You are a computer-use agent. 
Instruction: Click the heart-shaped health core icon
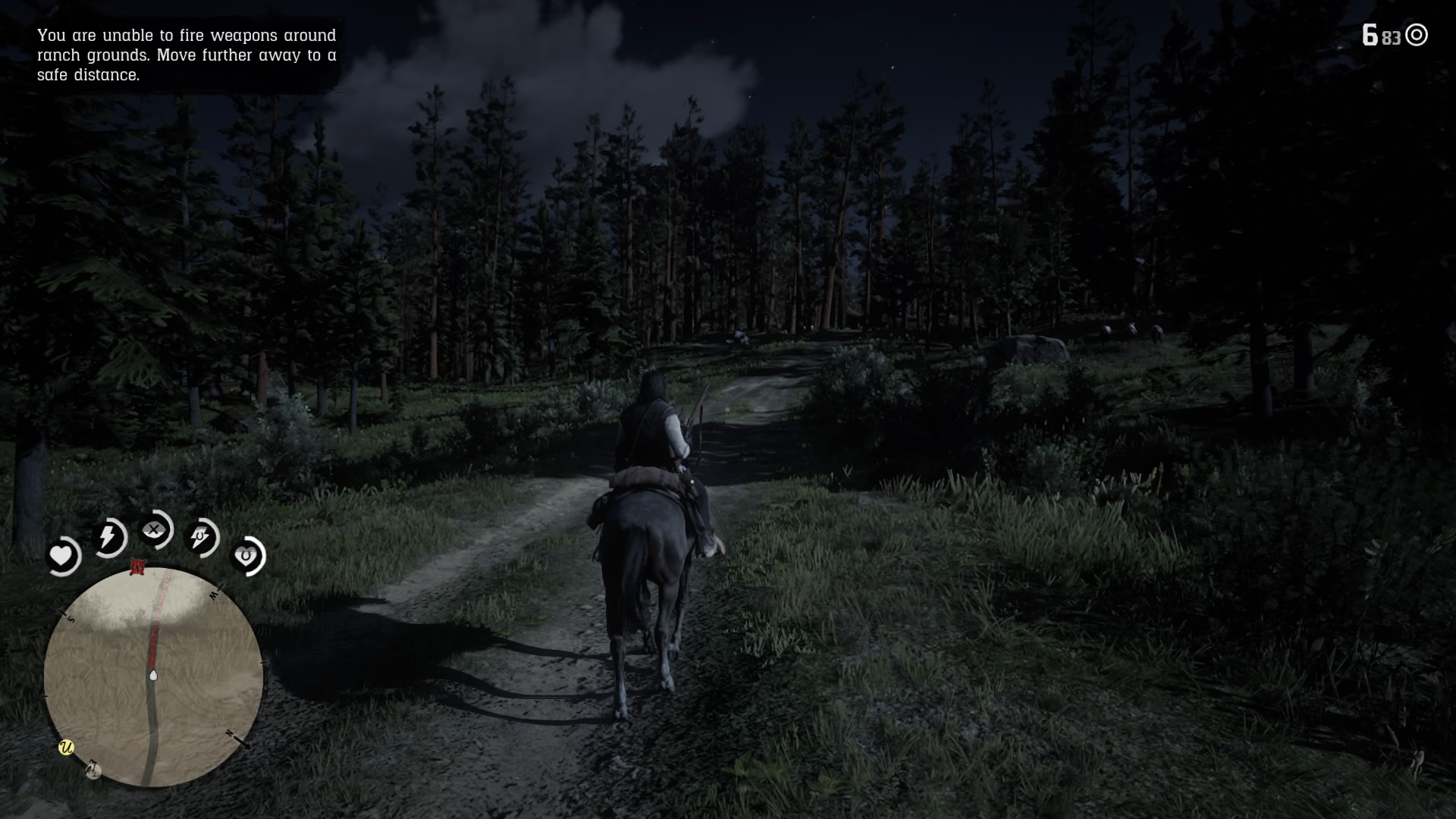[x=63, y=556]
